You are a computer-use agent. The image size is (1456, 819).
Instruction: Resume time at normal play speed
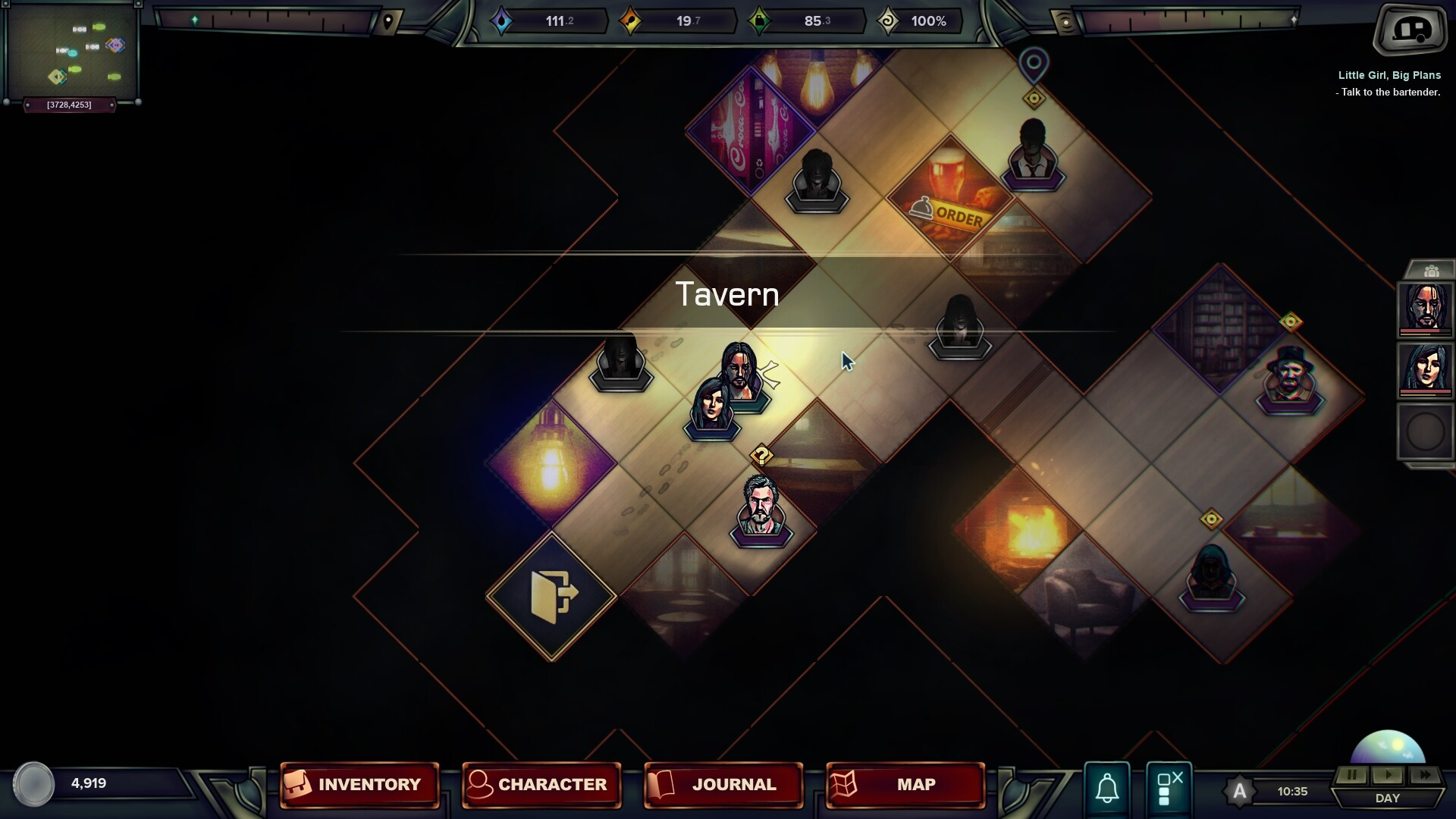click(x=1388, y=775)
